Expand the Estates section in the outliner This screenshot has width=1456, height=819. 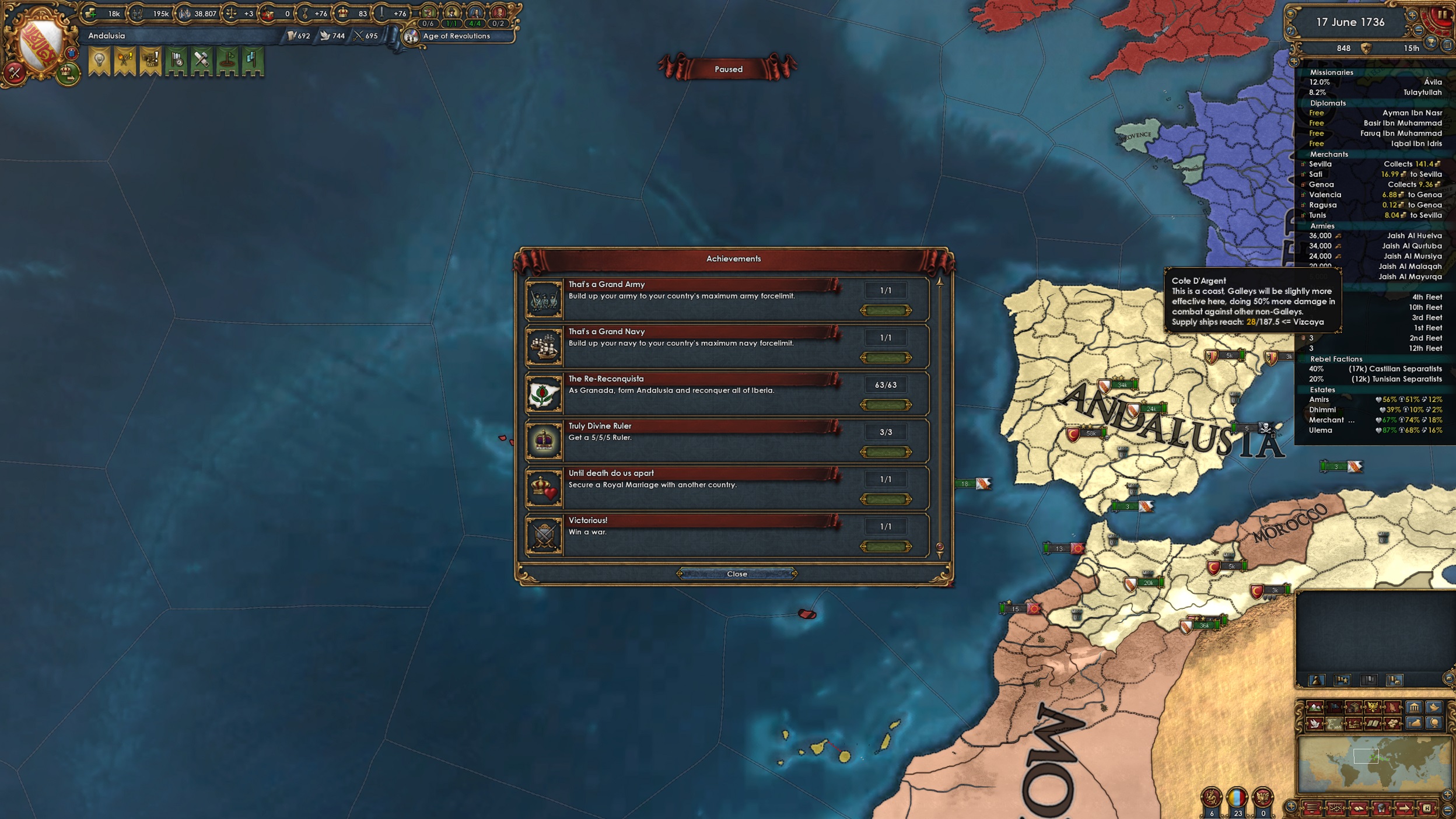tap(1322, 390)
